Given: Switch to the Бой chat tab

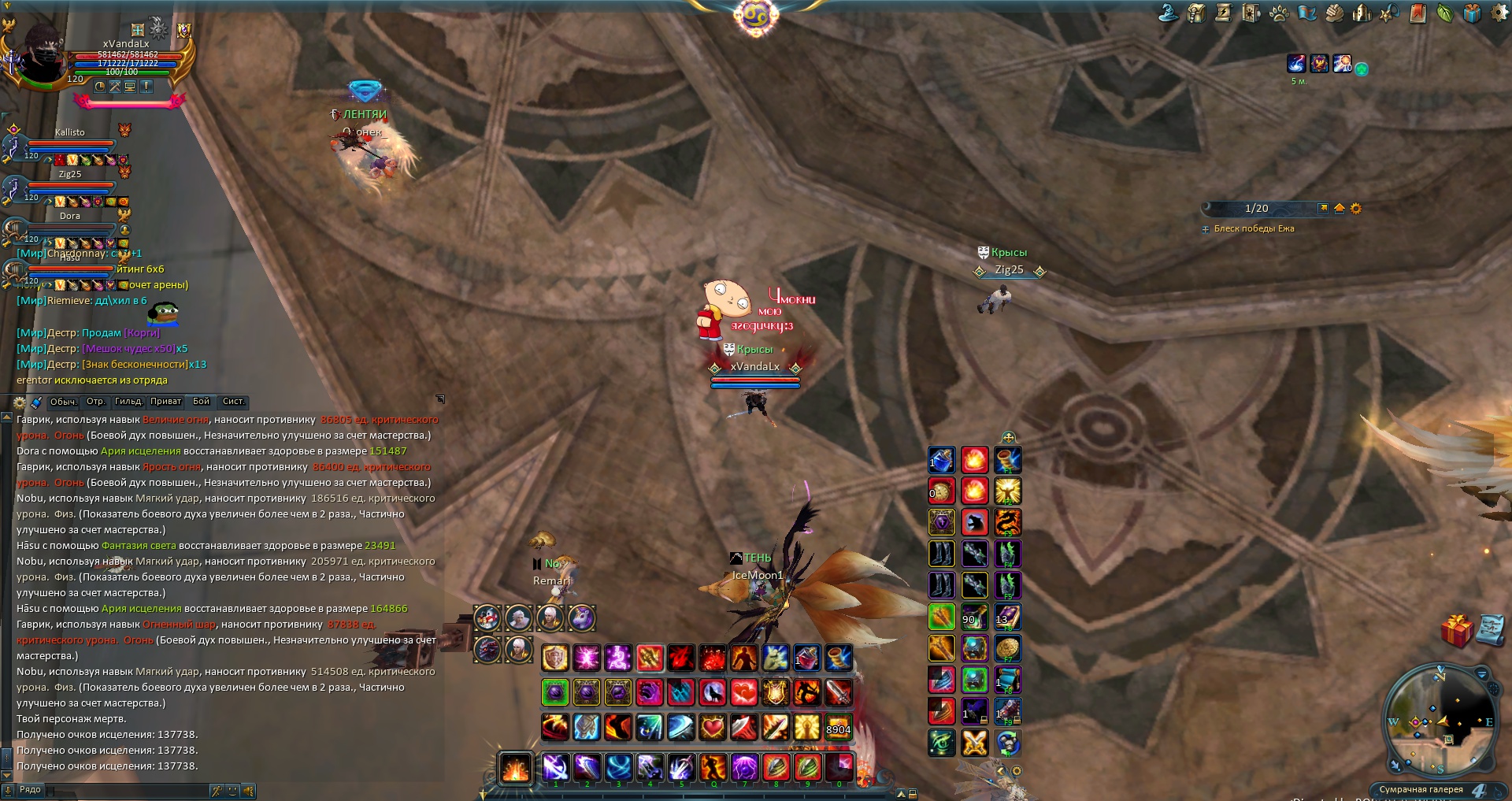Looking at the screenshot, I should click(202, 402).
